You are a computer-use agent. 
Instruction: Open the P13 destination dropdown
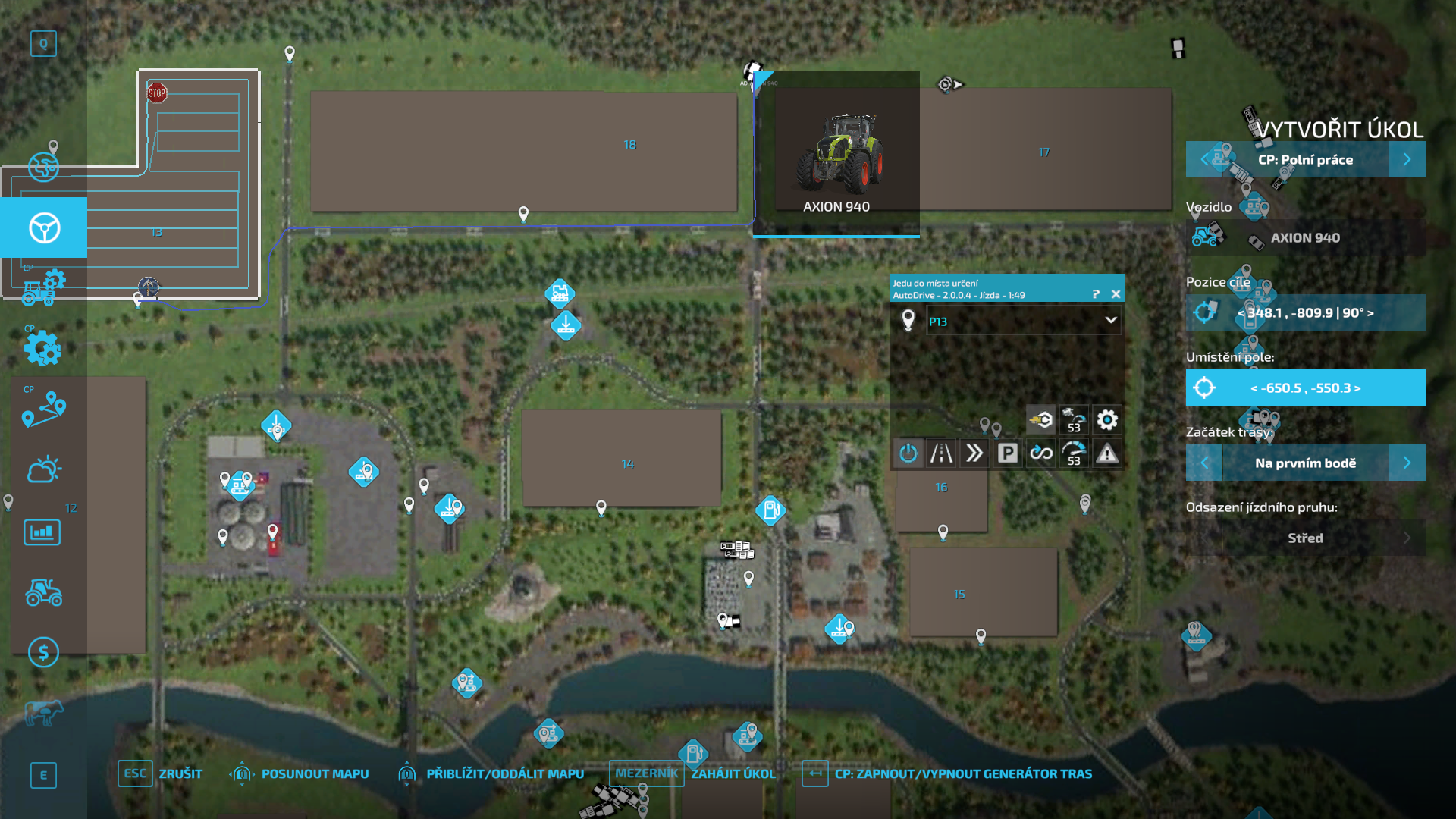tap(1110, 321)
